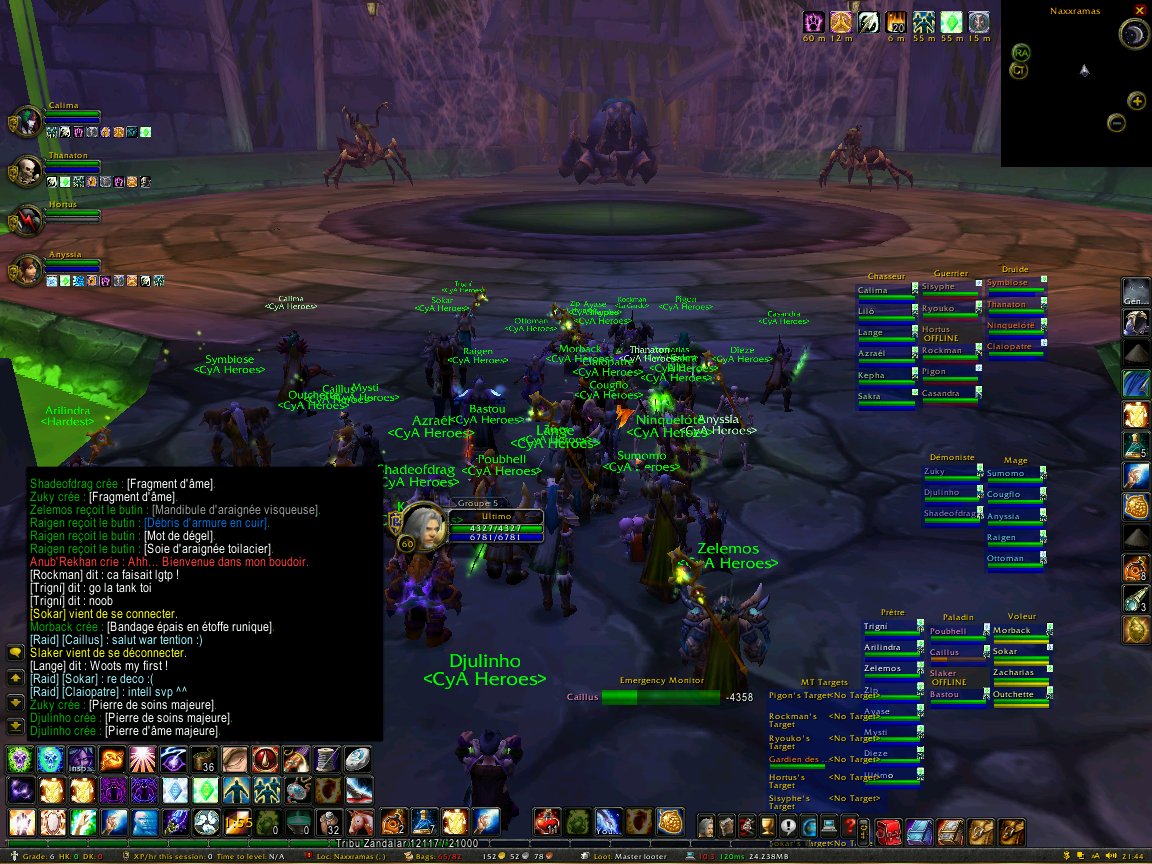
Task: Use the bandage stack of 36
Action: point(205,759)
